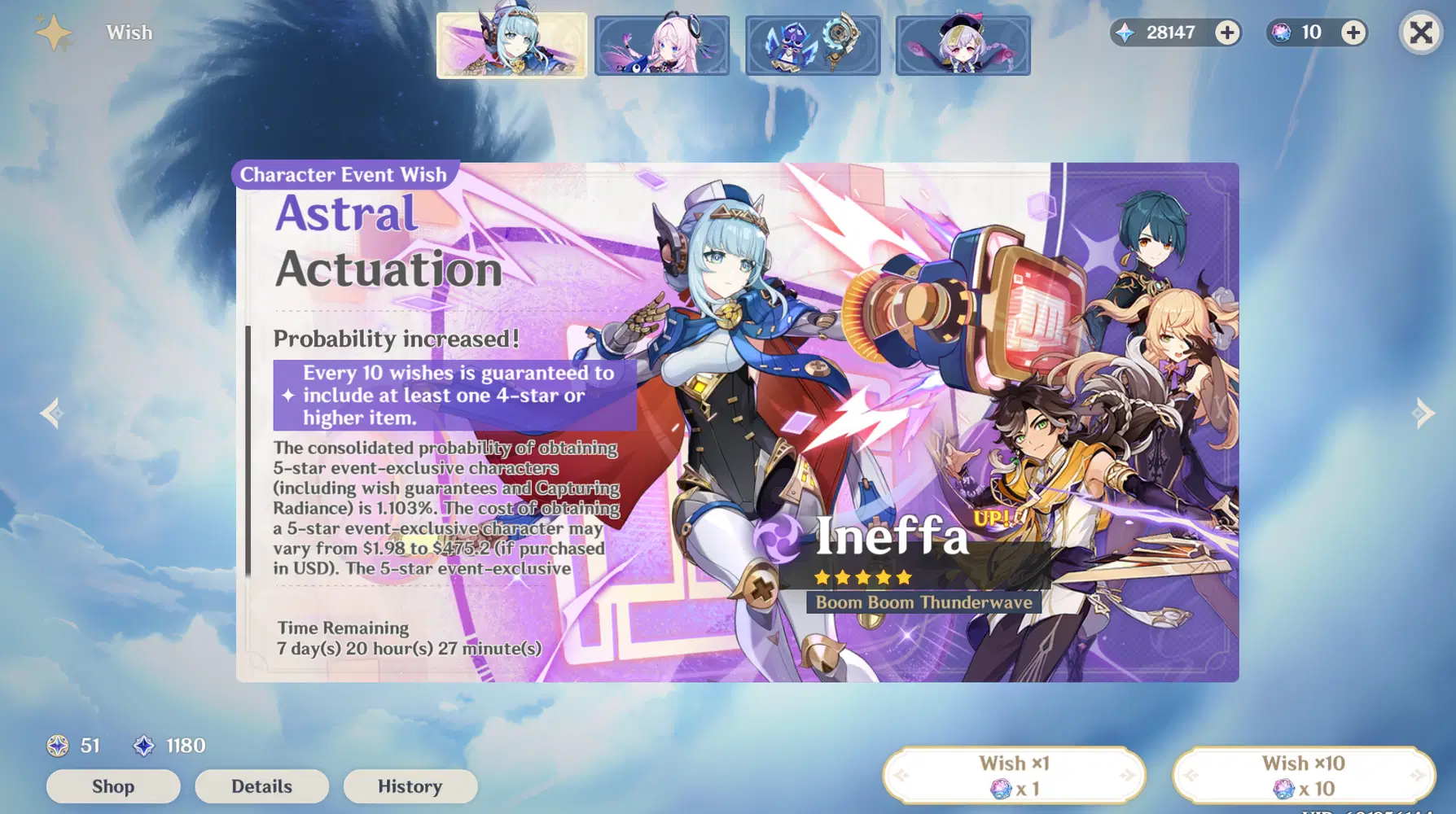Close the Wish screen
Viewport: 1456px width, 814px height.
click(1419, 33)
